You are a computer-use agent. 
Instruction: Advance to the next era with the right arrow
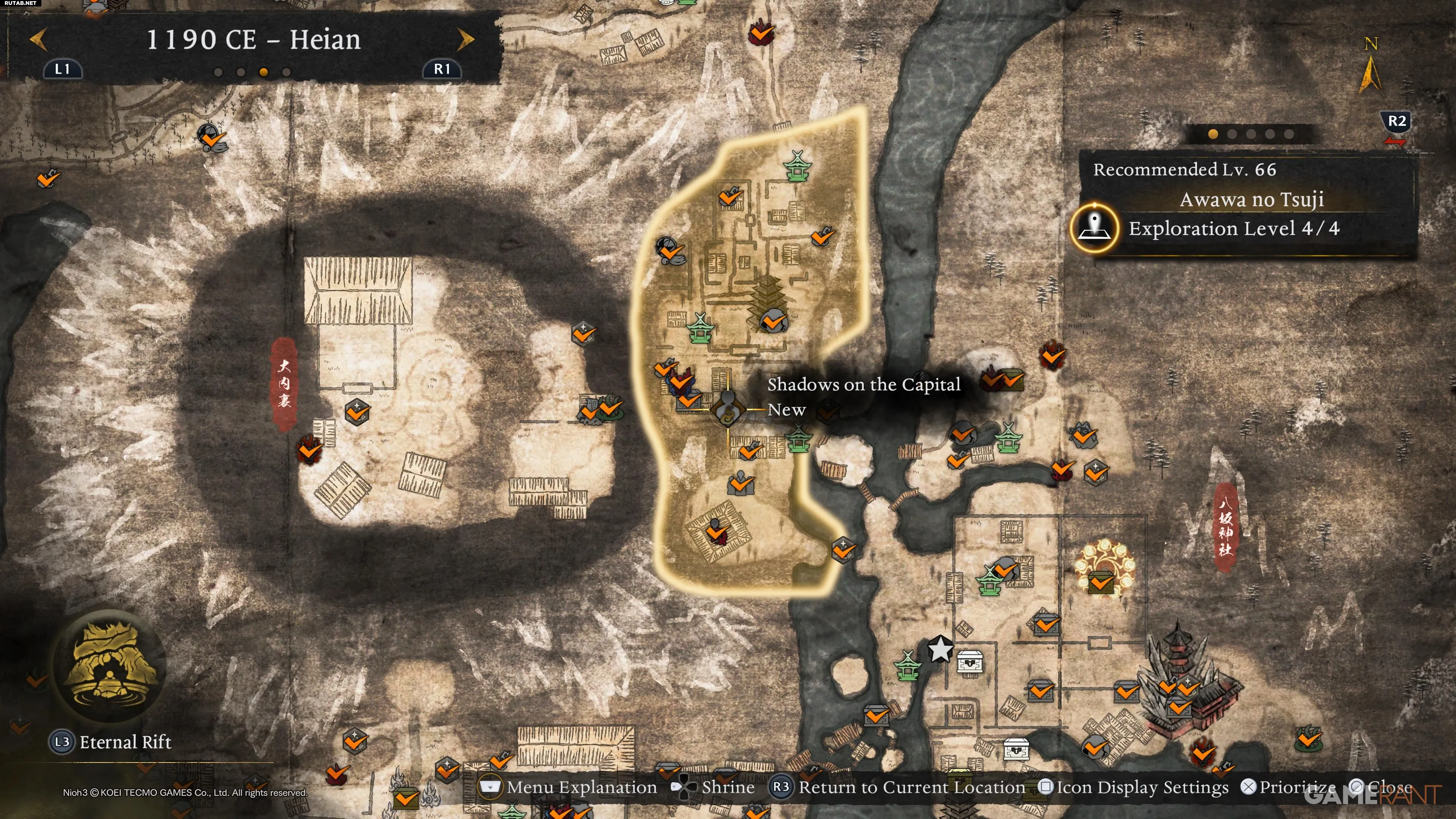(x=465, y=39)
